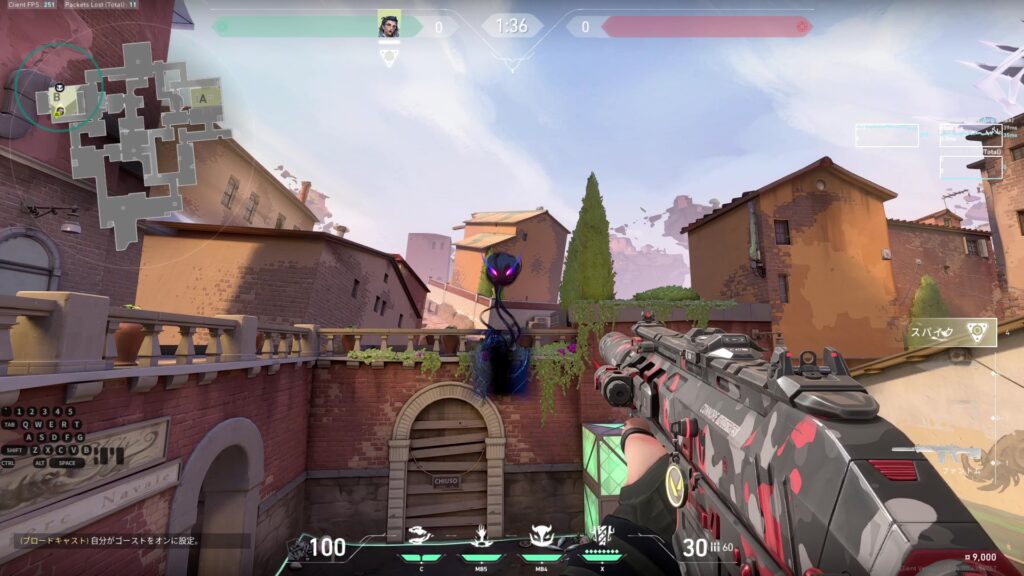Select the Phantom rifle in the weapon list
The width and height of the screenshot is (1024, 576).
click(x=928, y=455)
